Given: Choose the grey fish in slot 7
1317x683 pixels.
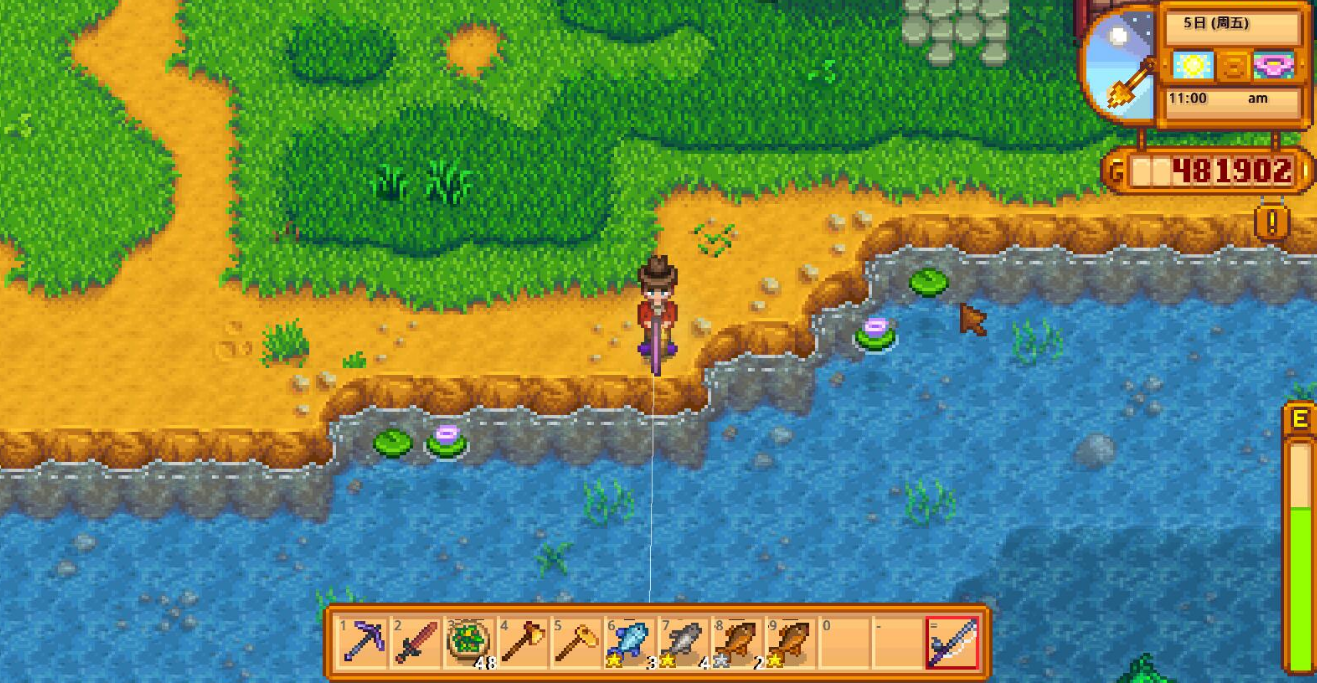Looking at the screenshot, I should tap(684, 641).
